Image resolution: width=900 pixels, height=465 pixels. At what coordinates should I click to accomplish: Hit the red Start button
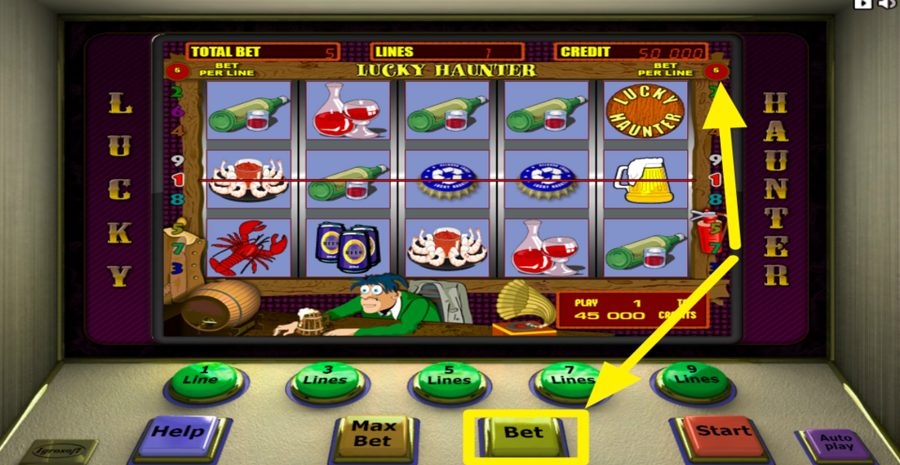[x=723, y=434]
